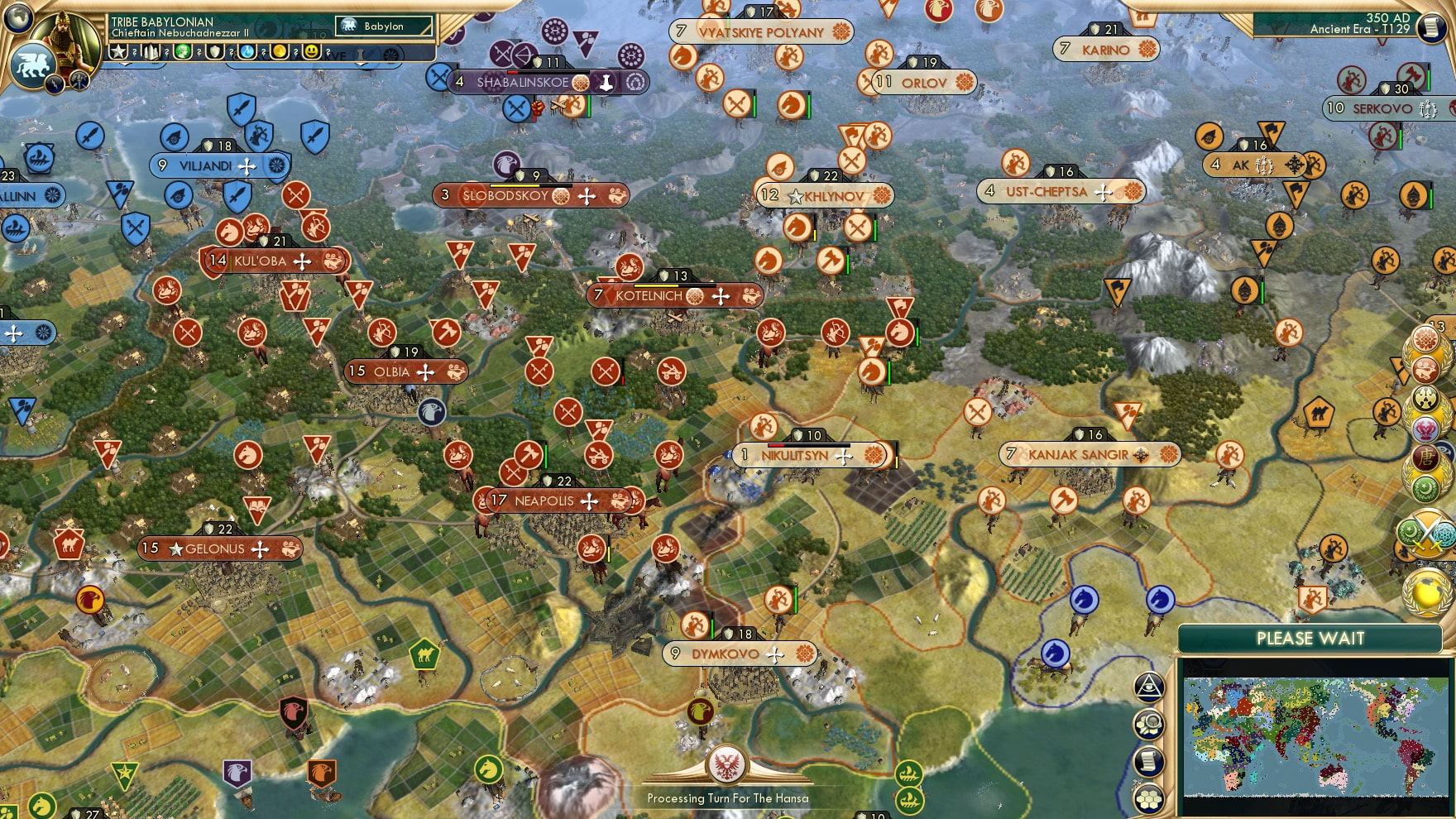Screen dimensions: 1456x819
Task: Open the golden globe world notification
Action: pos(1427,592)
